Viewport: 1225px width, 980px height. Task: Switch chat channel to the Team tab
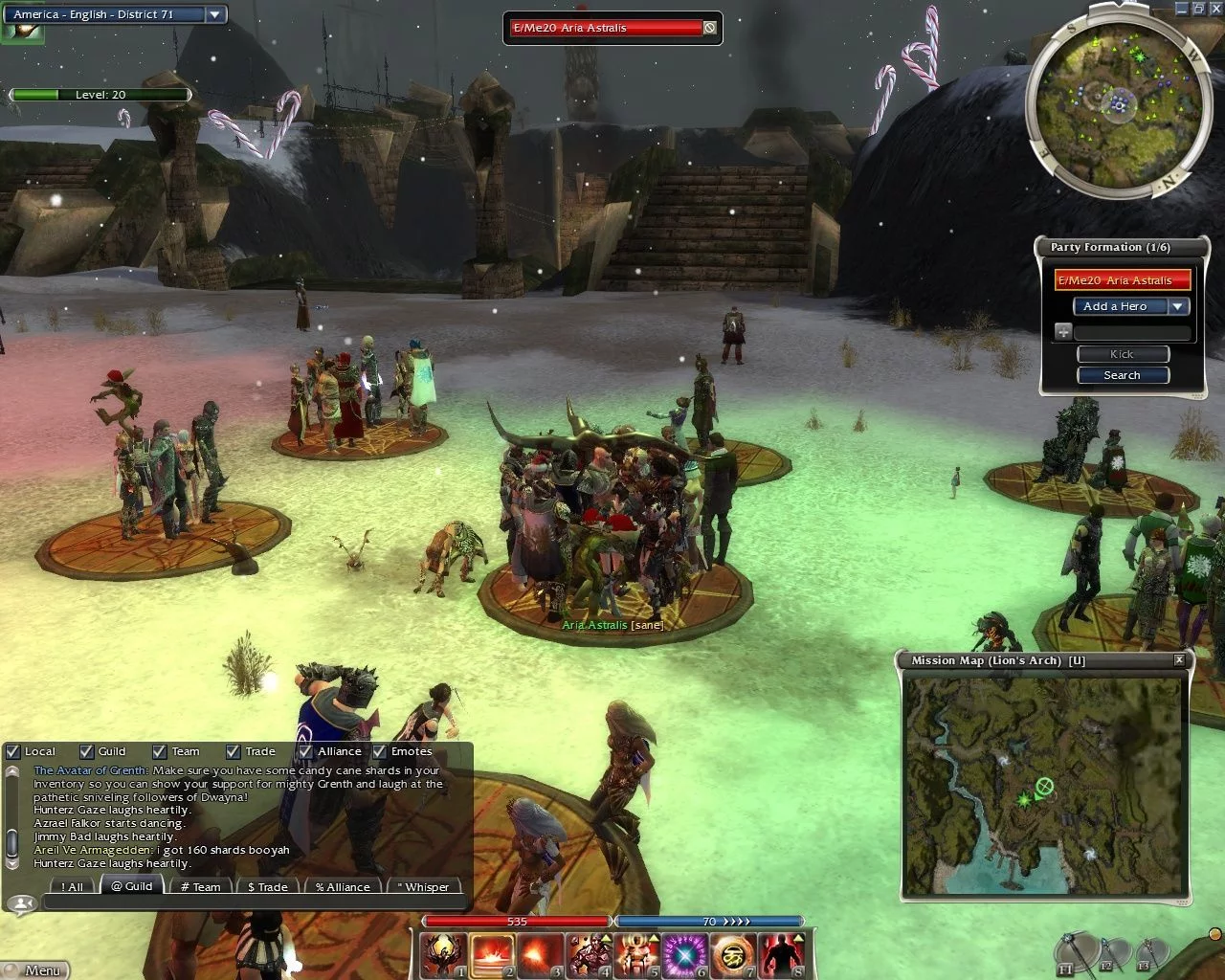pyautogui.click(x=200, y=886)
